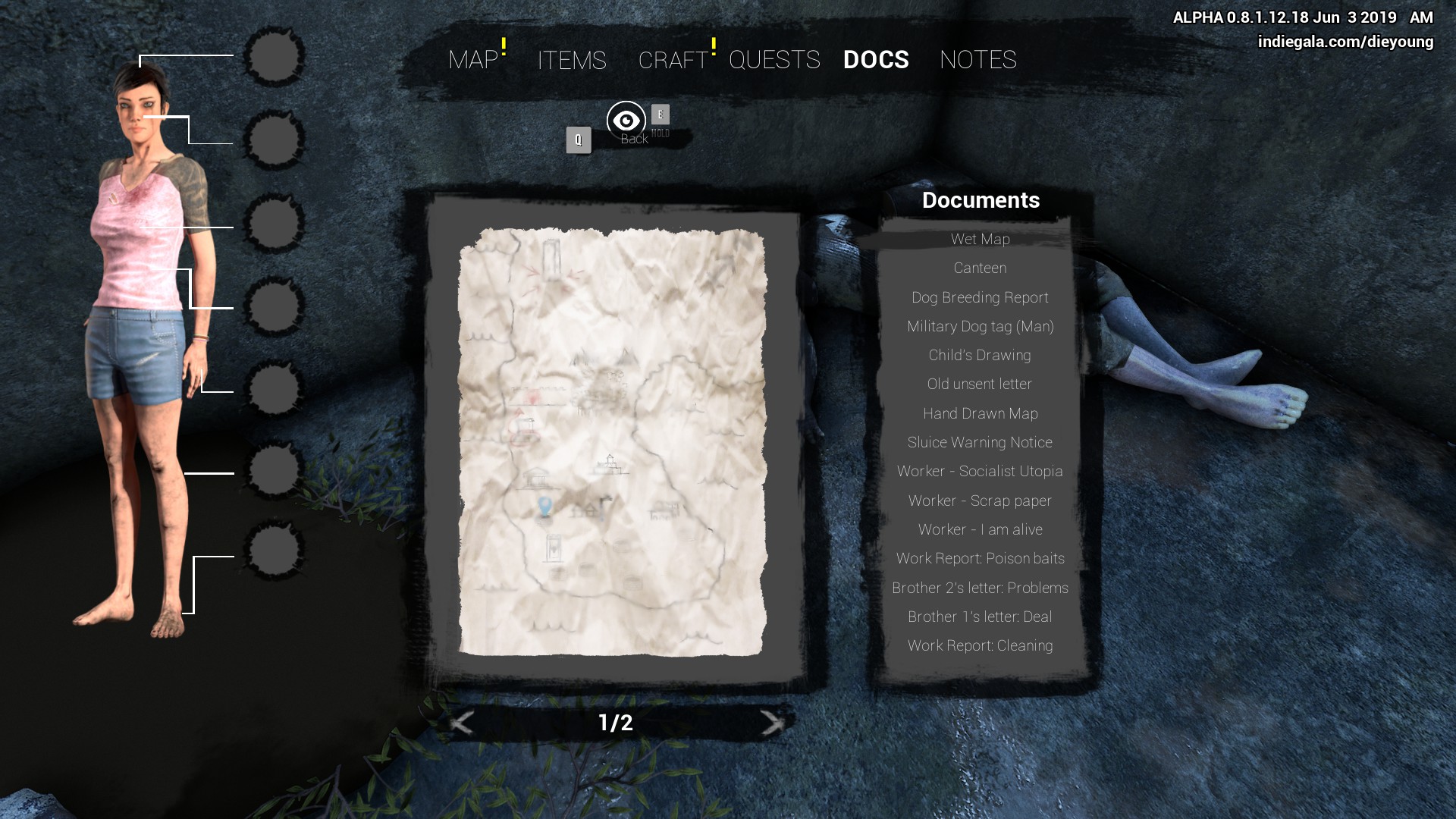1456x819 pixels.
Task: Open the ITEMS tab
Action: 572,60
